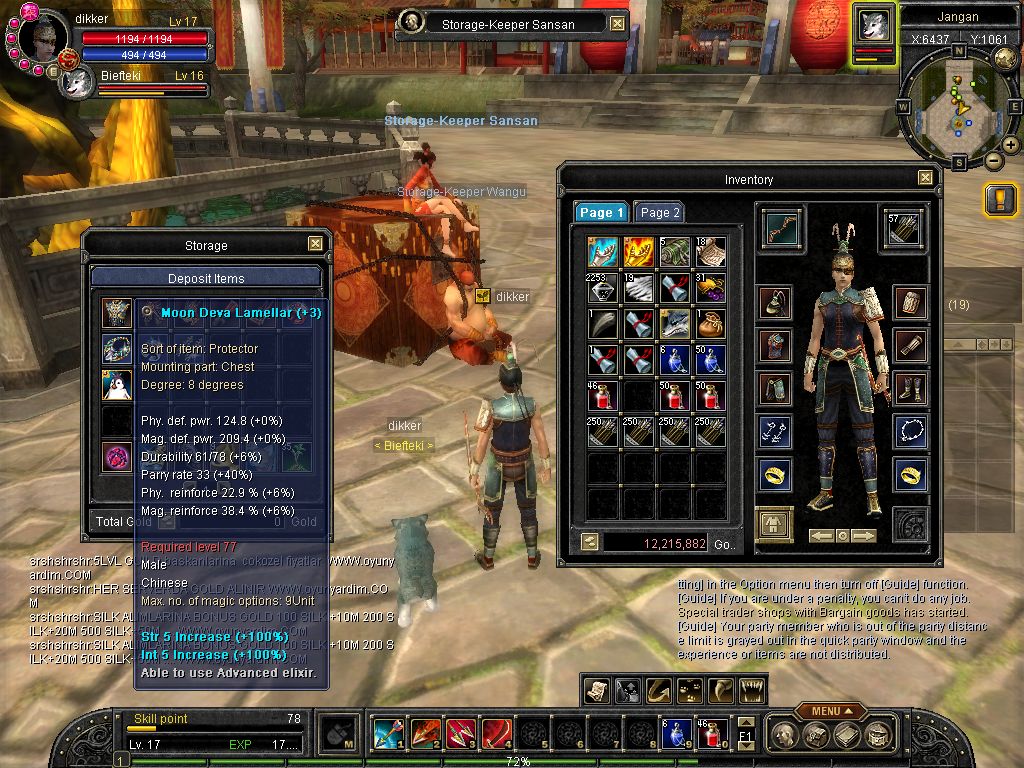Open the world map globe button
Viewport: 1024px width, 768px height.
point(1005,59)
